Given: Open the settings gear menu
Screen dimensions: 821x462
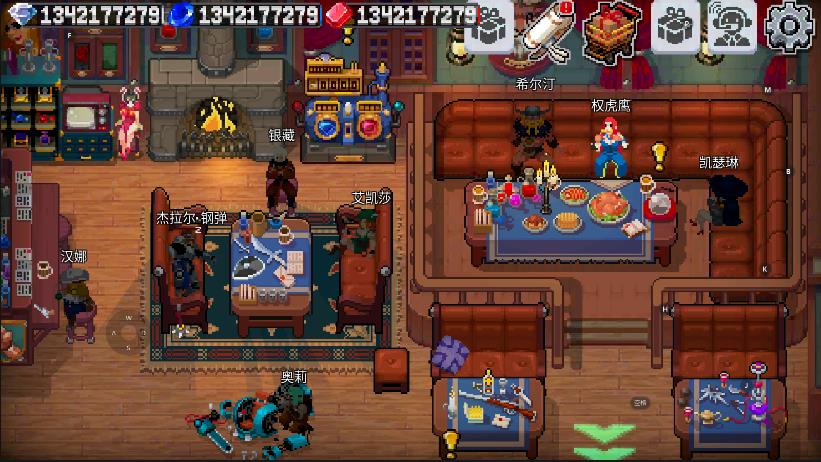Looking at the screenshot, I should click(x=790, y=24).
